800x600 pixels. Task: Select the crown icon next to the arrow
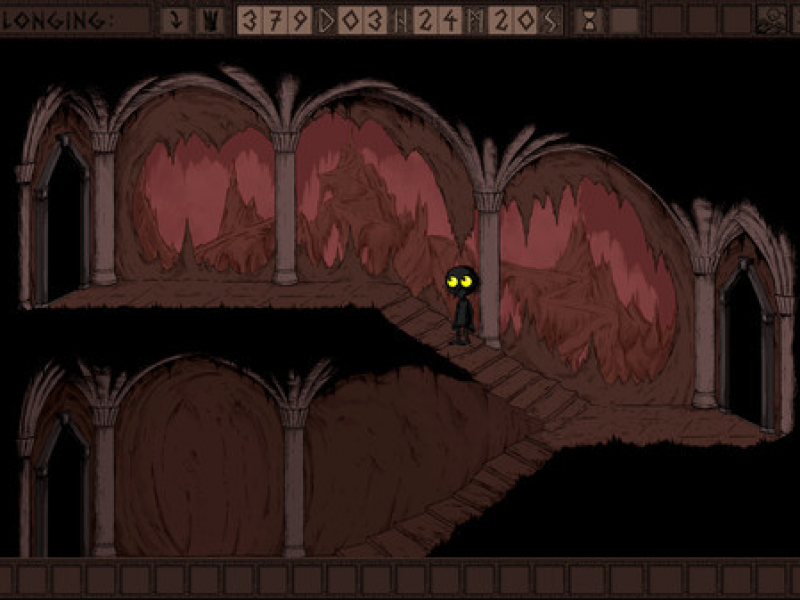(x=208, y=20)
